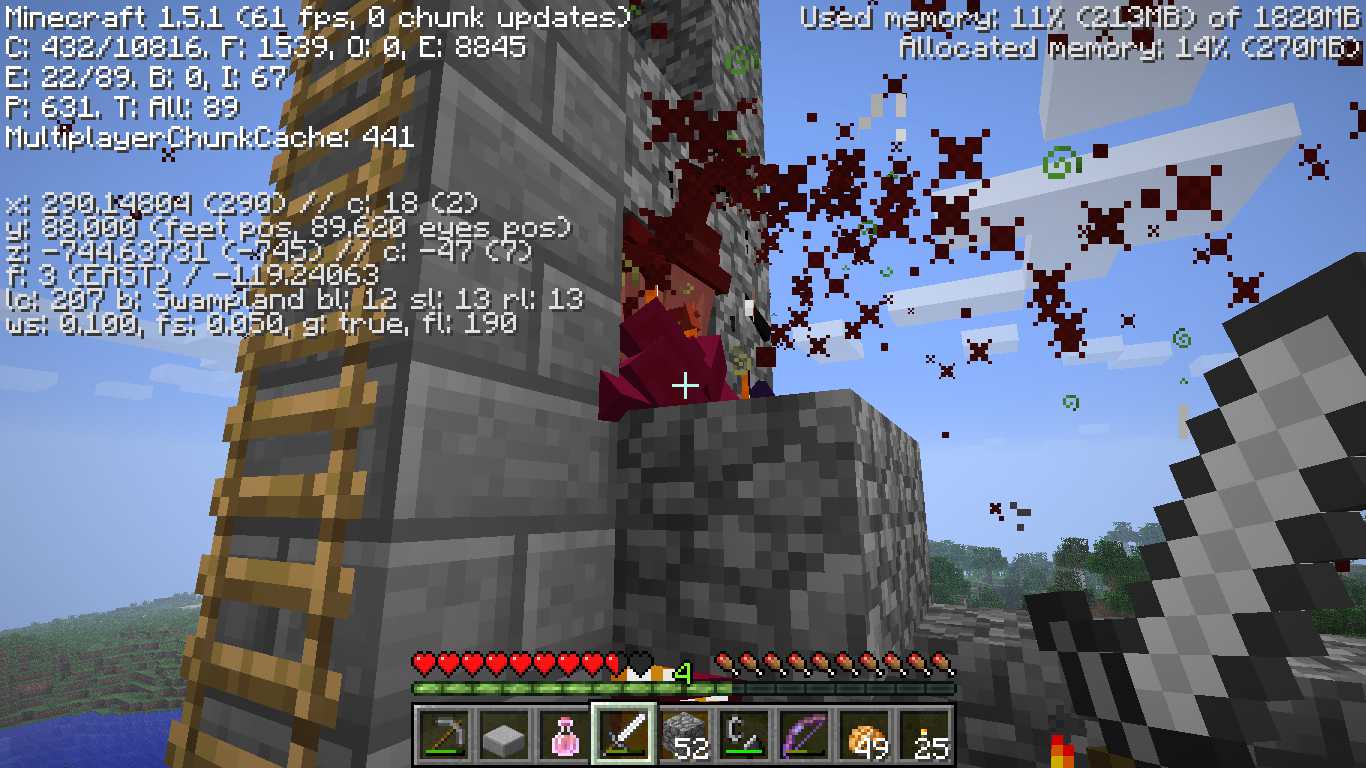Select the iron pickaxe hotbar slot
Viewport: 1366px width, 768px height.
click(x=445, y=737)
